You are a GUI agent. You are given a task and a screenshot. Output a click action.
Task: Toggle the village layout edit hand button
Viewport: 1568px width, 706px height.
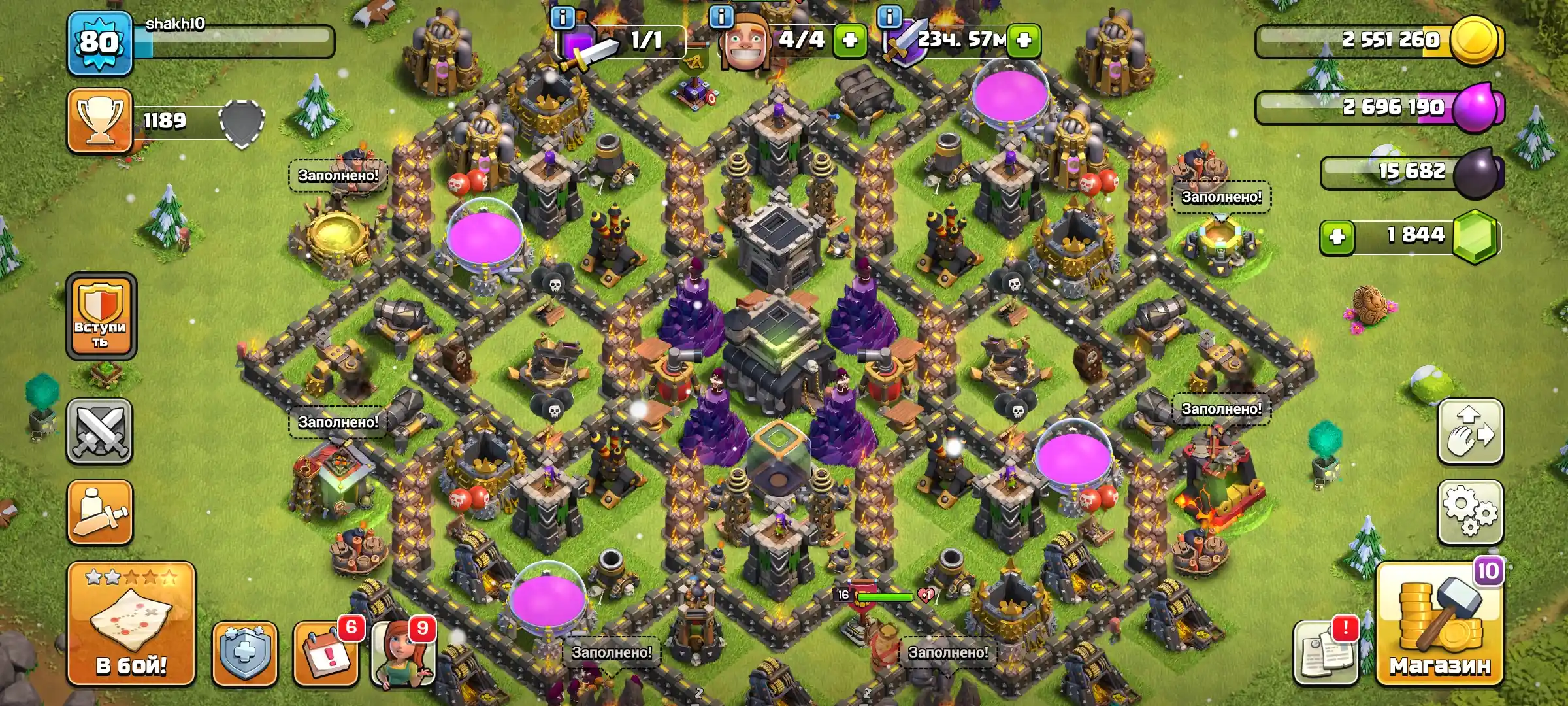(1470, 431)
